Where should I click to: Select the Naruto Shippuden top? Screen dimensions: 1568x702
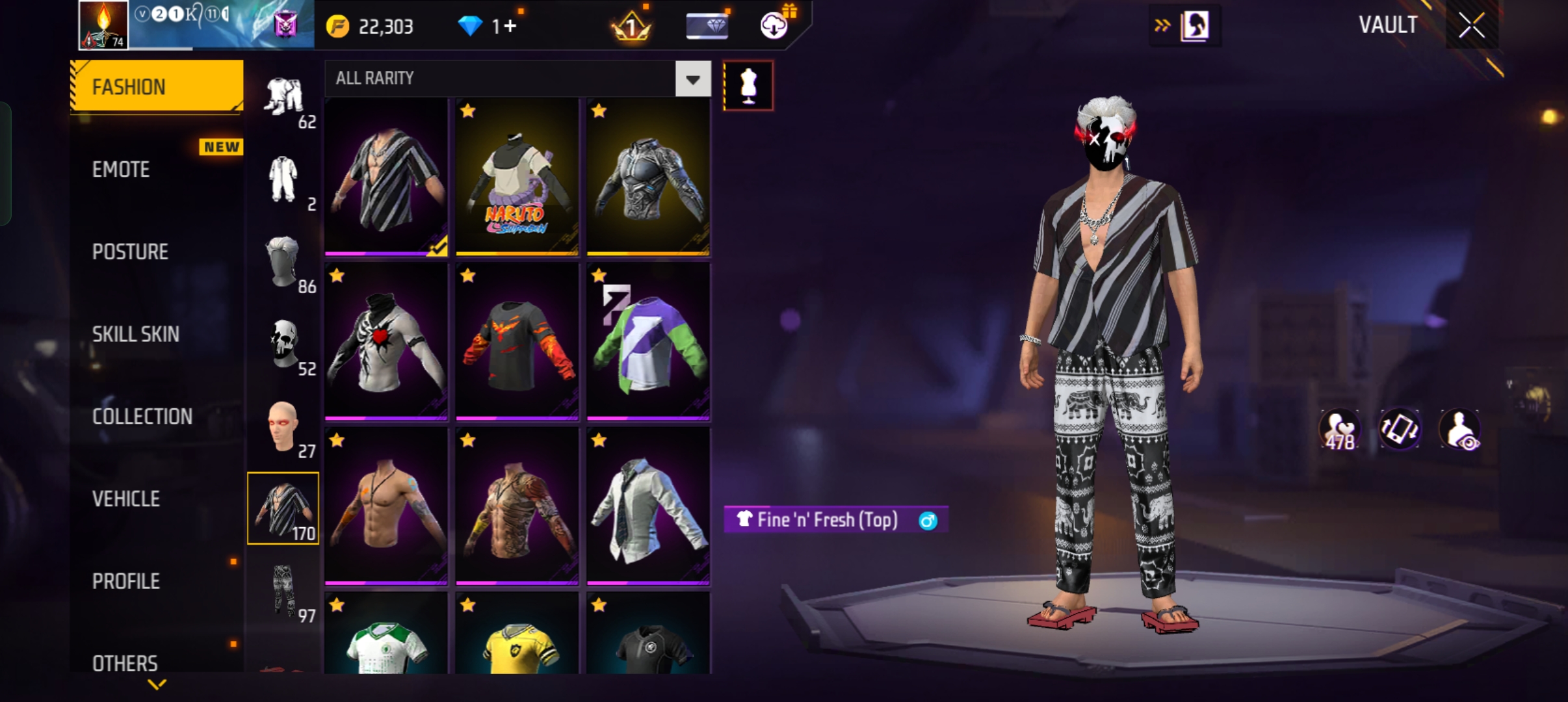coord(517,177)
